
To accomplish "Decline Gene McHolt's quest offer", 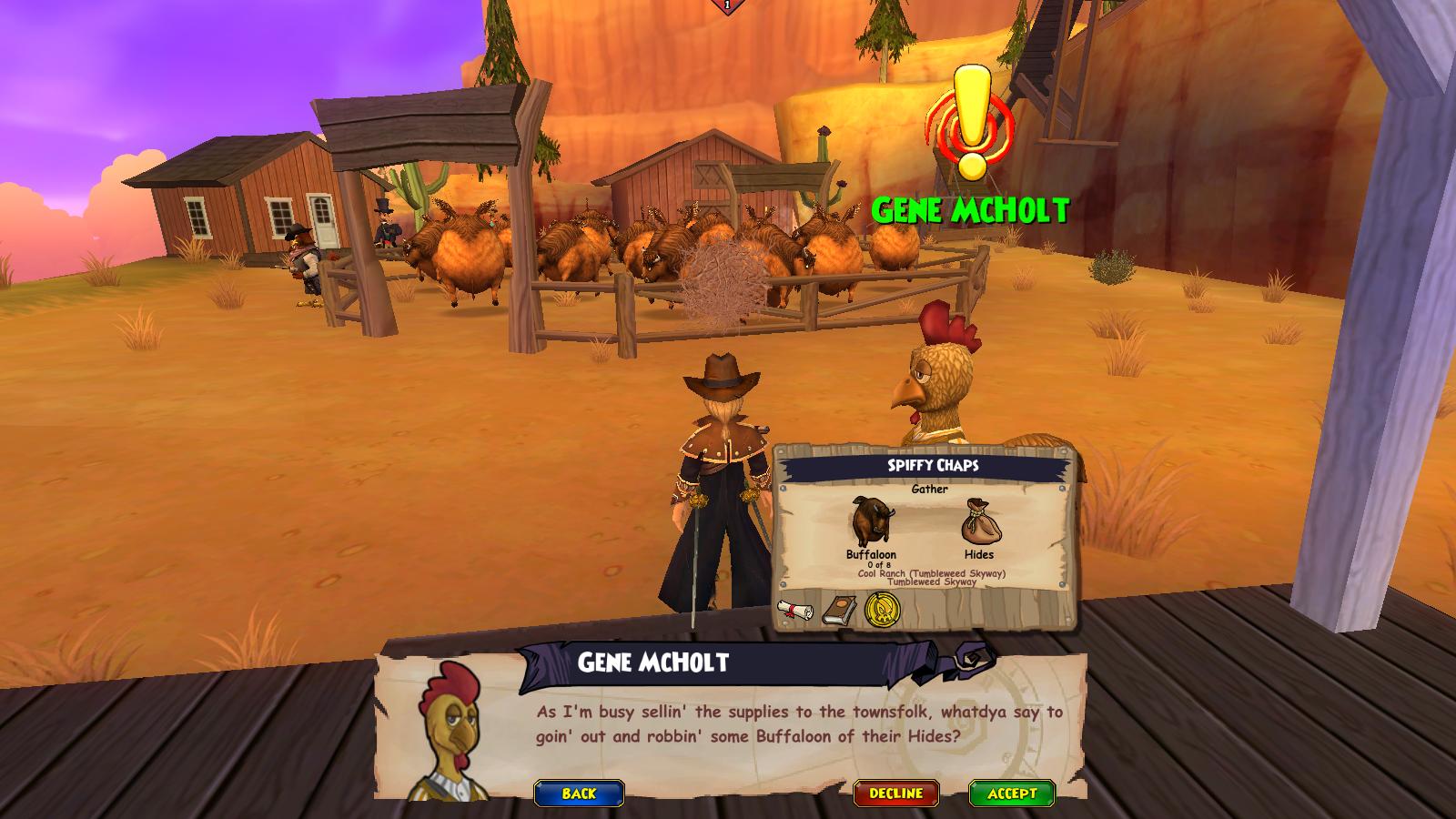I will tap(896, 794).
